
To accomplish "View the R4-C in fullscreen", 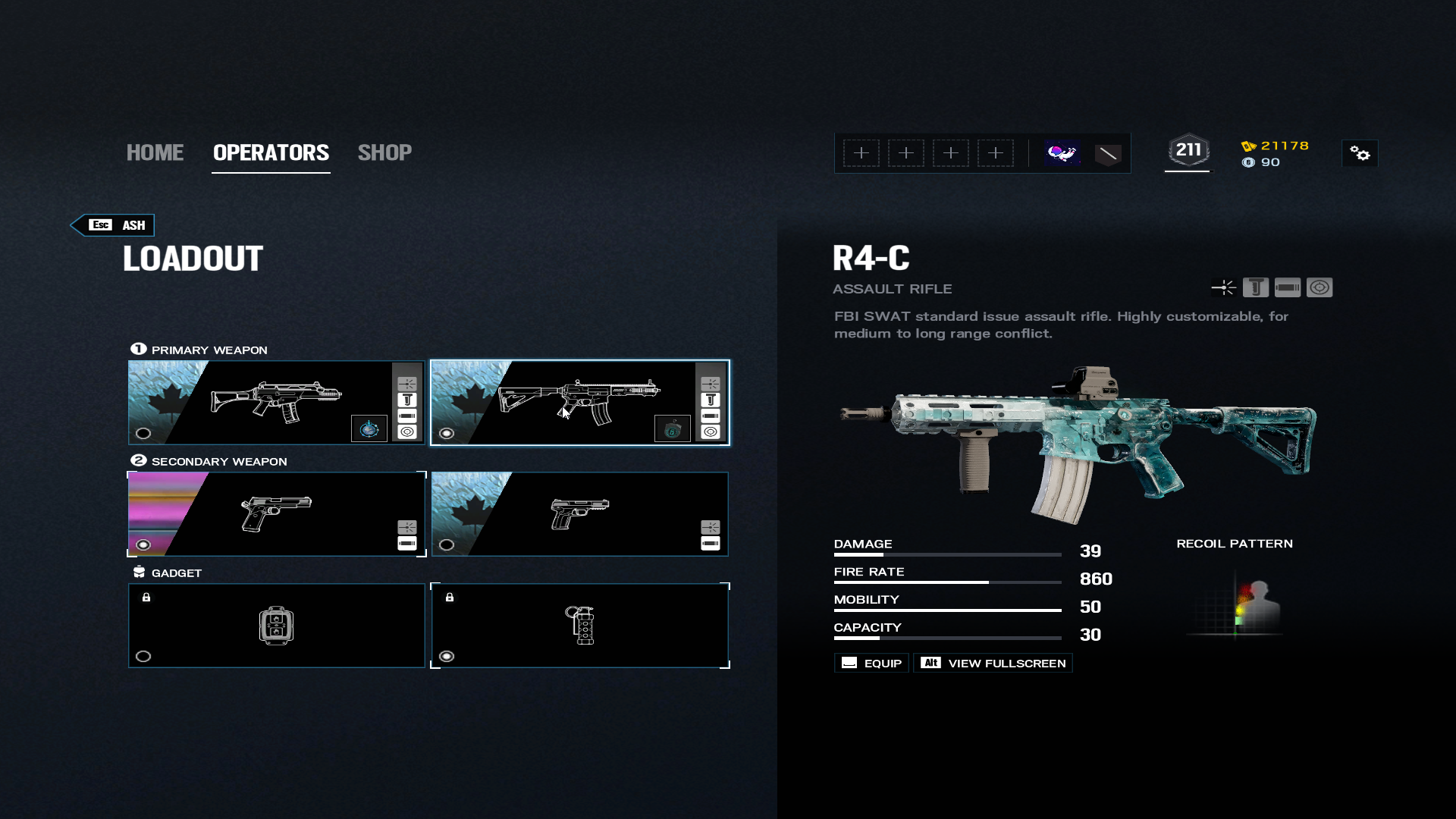I will pyautogui.click(x=993, y=664).
